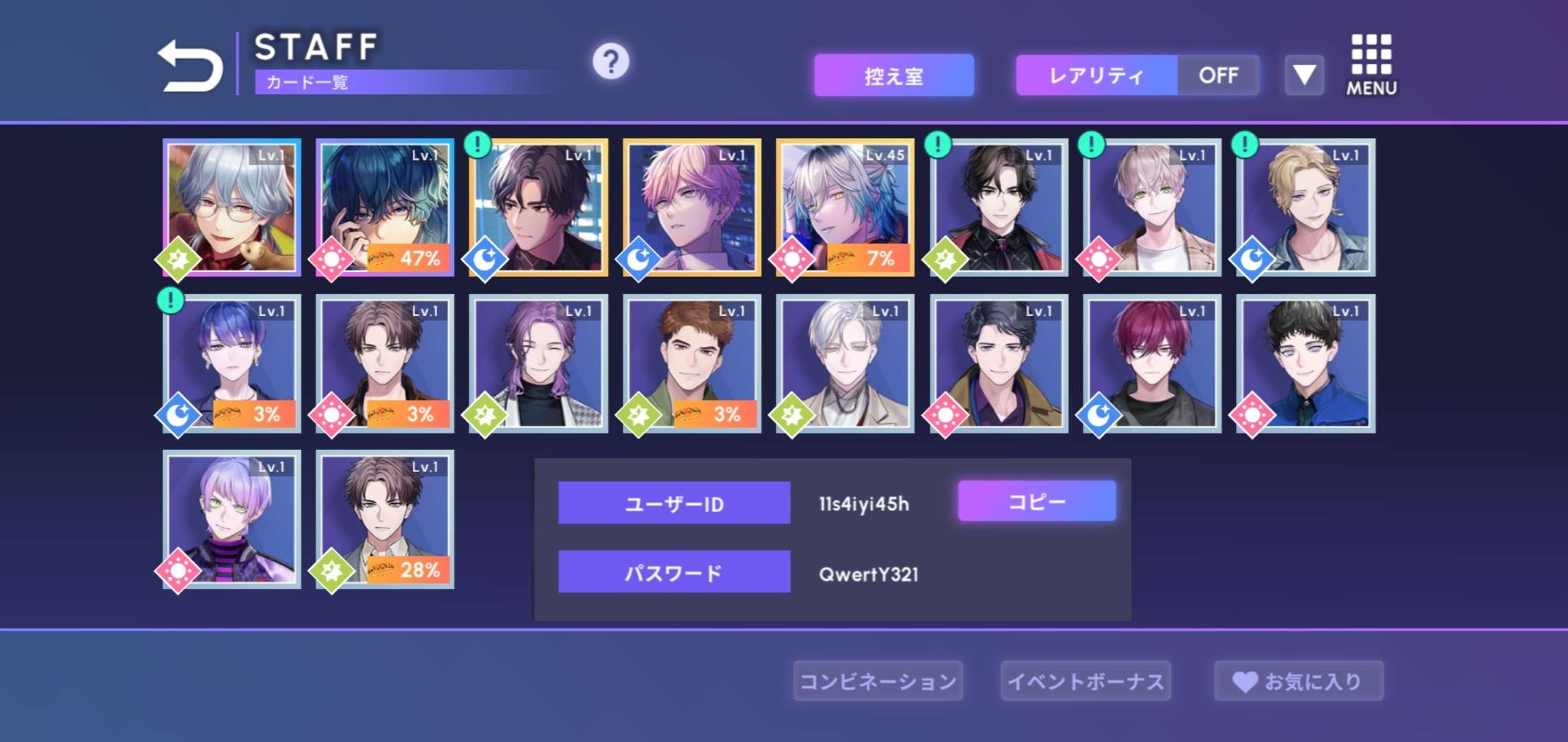This screenshot has width=1568, height=742.
Task: Select the silver-haired glasses card with ferret
Action: (232, 207)
